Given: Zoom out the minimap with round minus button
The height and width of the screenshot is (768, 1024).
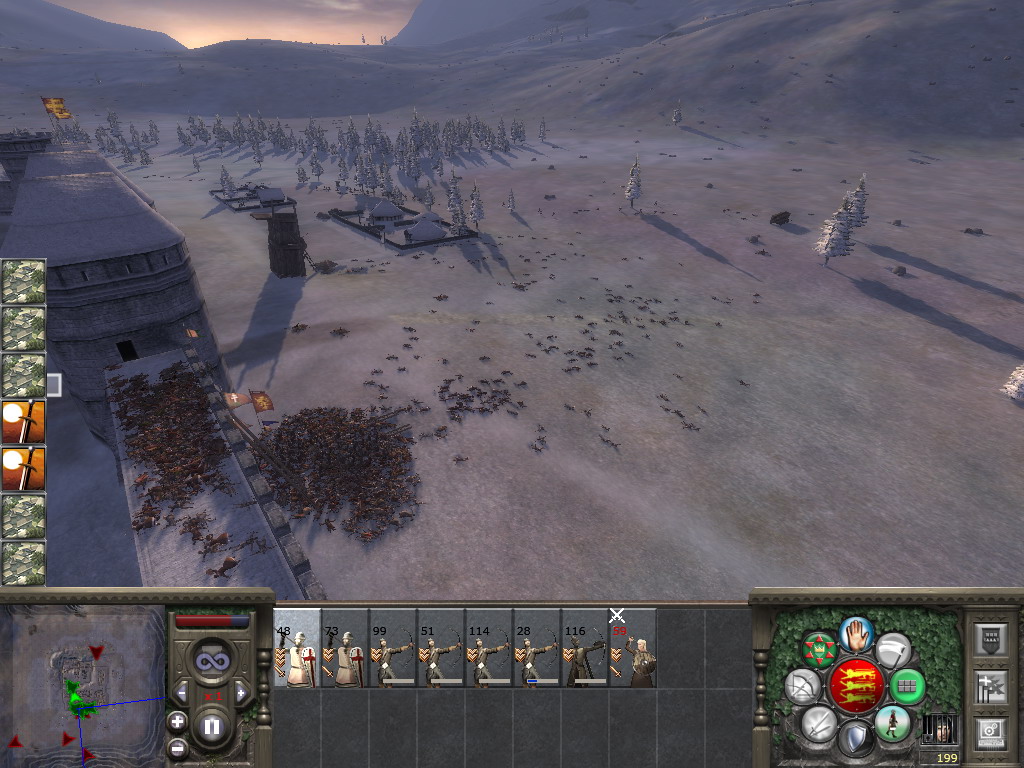Looking at the screenshot, I should pyautogui.click(x=177, y=747).
